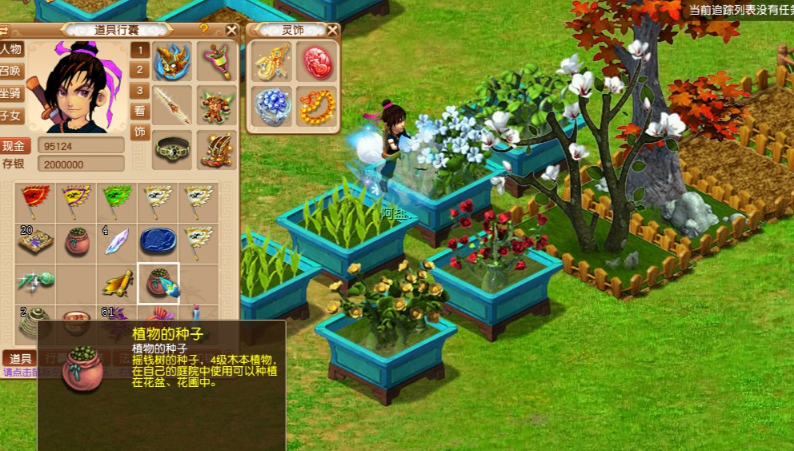Close the 道具行囊 inventory window
The image size is (794, 451).
point(231,30)
